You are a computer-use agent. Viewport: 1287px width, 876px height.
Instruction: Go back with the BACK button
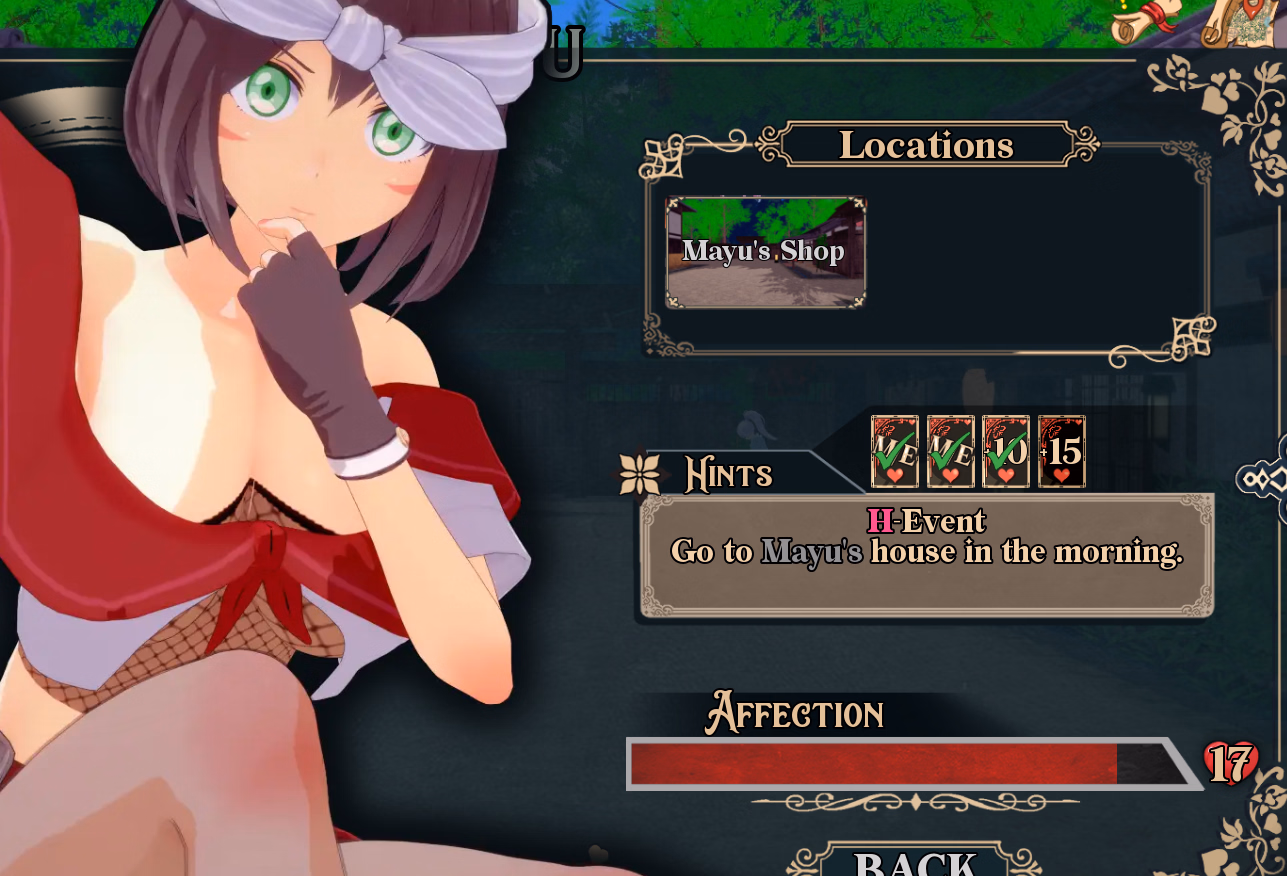(915, 861)
